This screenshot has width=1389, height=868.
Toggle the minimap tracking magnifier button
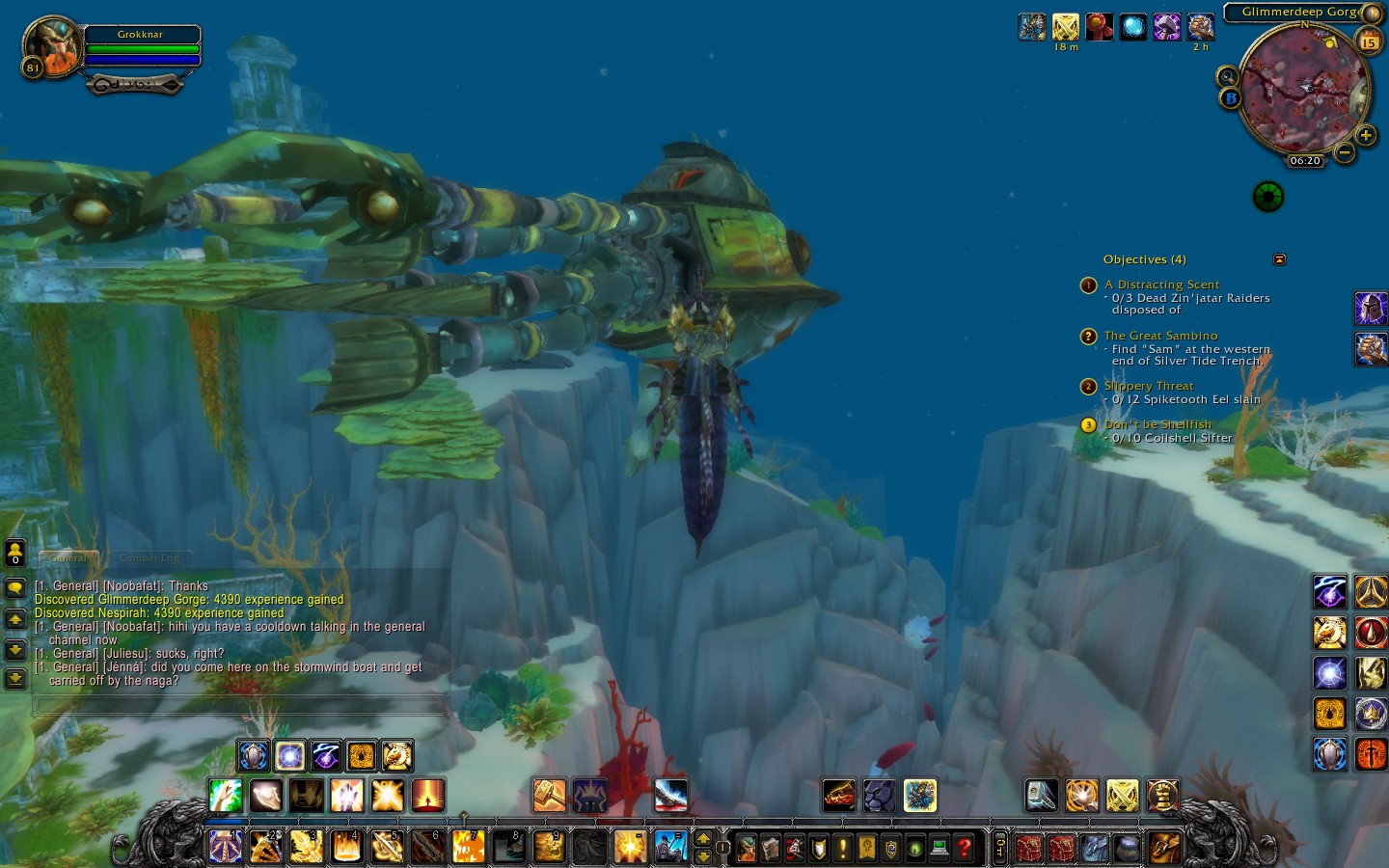[x=1227, y=76]
